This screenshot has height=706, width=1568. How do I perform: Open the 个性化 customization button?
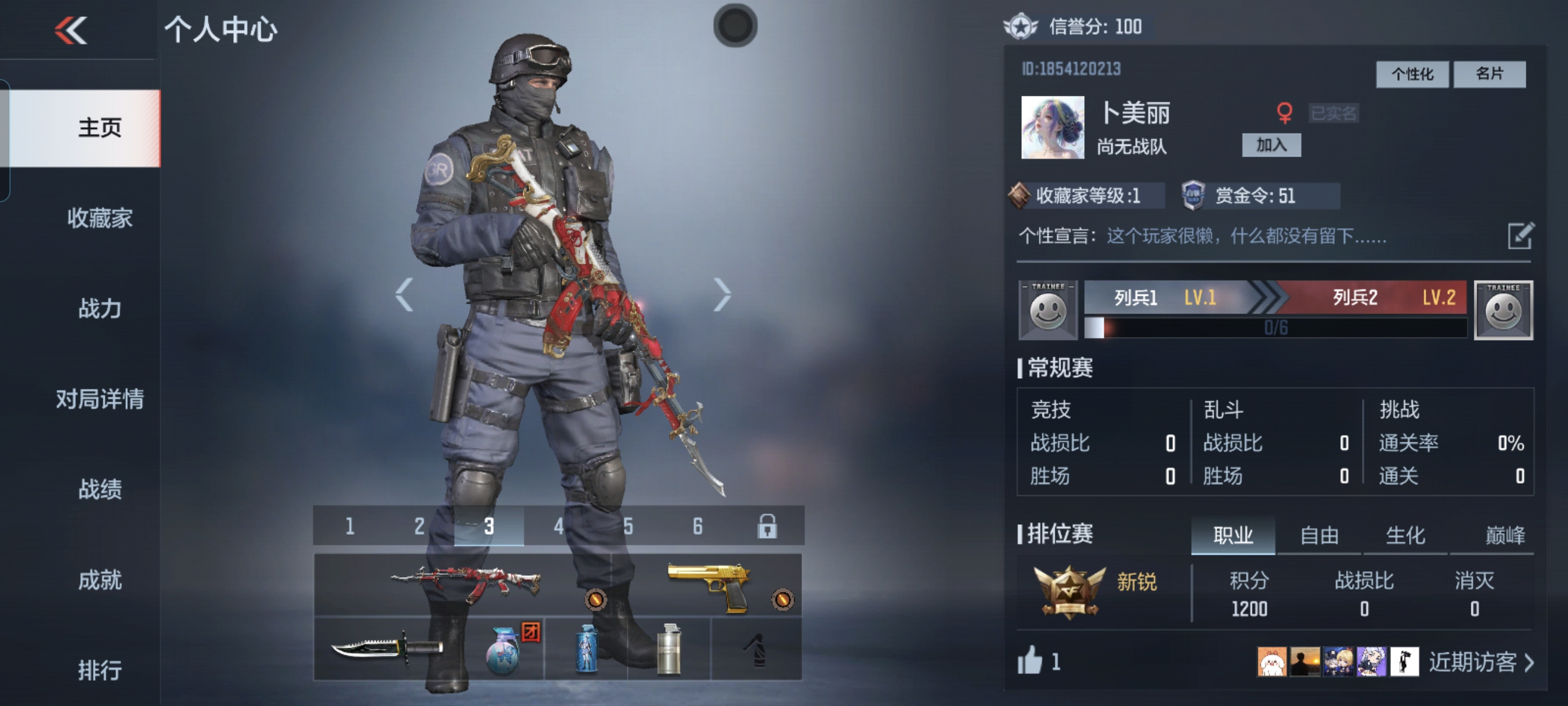click(x=1411, y=74)
